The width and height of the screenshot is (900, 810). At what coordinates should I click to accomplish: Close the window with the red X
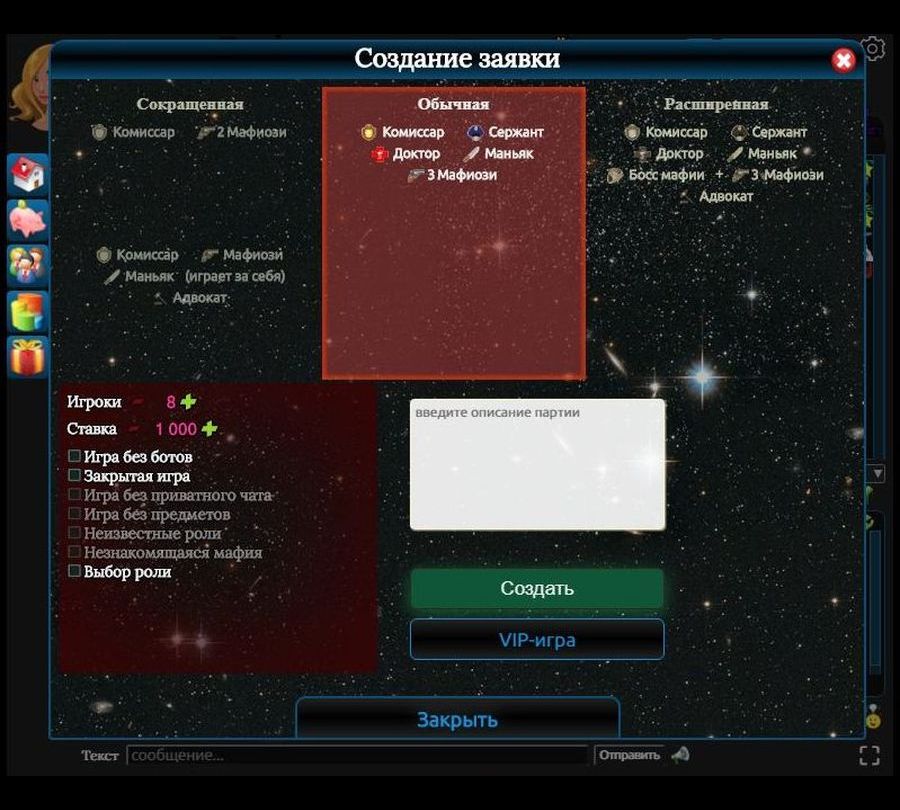[844, 61]
